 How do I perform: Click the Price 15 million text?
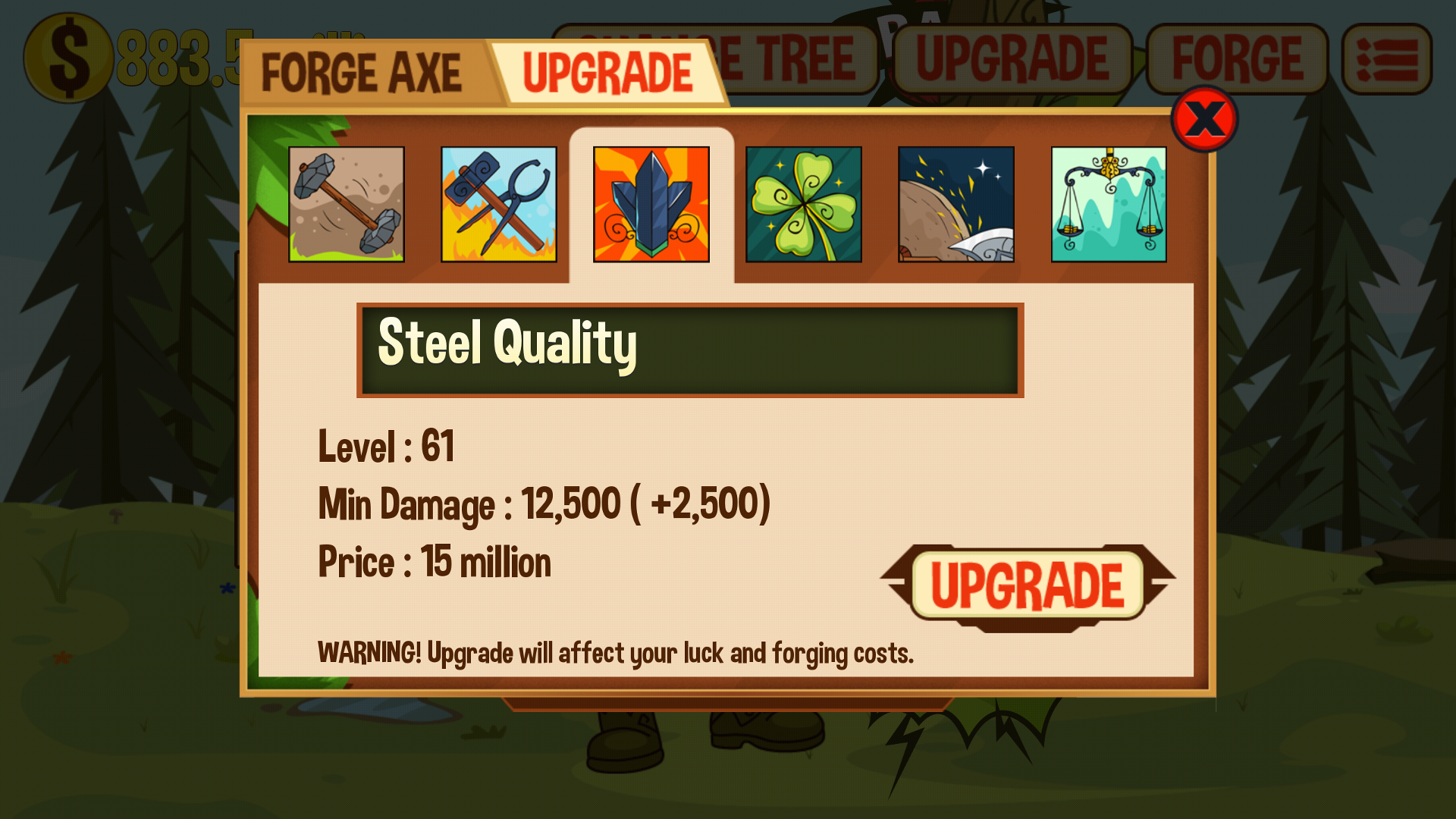(x=435, y=561)
